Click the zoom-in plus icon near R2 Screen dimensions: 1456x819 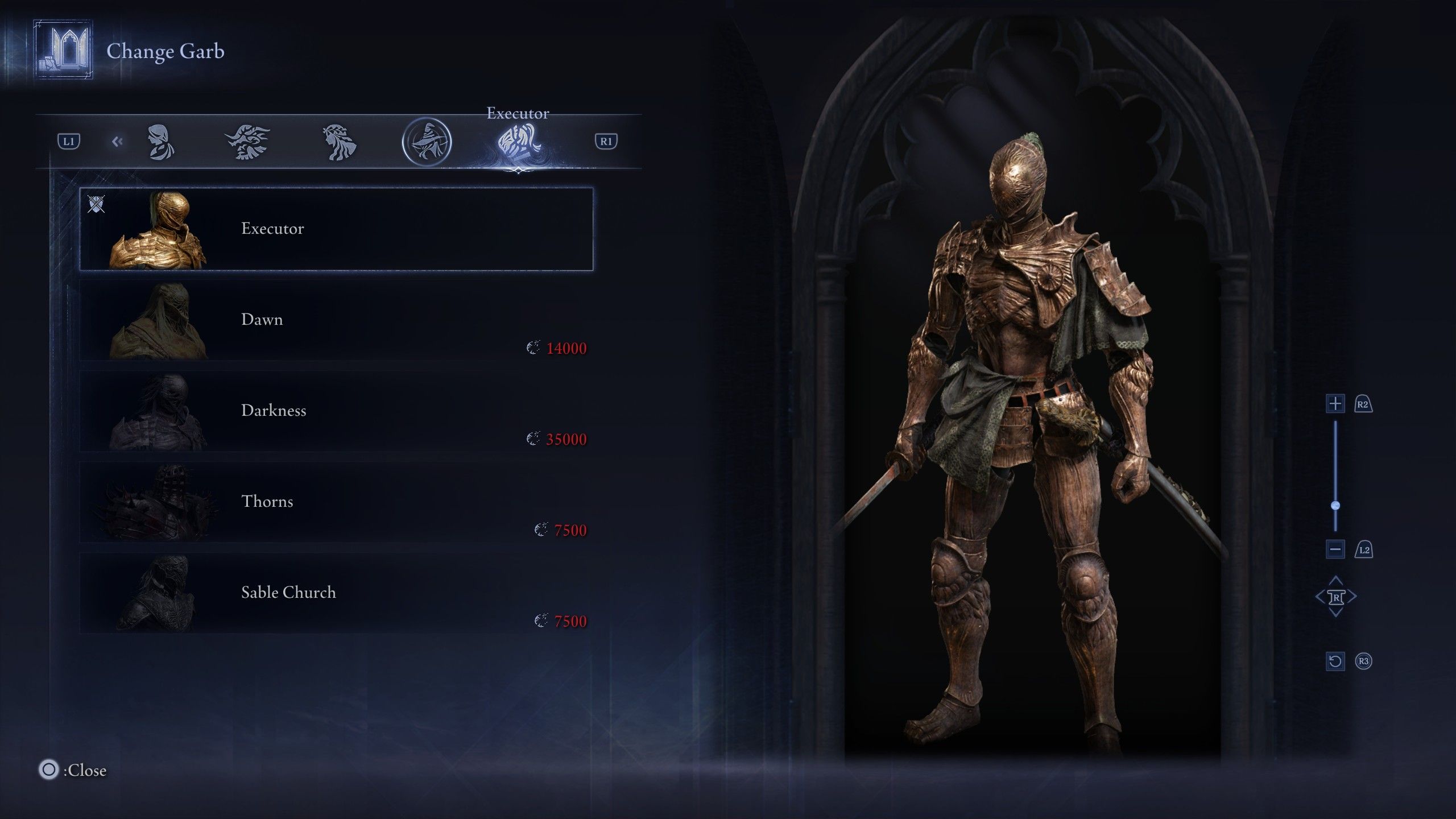pyautogui.click(x=1336, y=402)
